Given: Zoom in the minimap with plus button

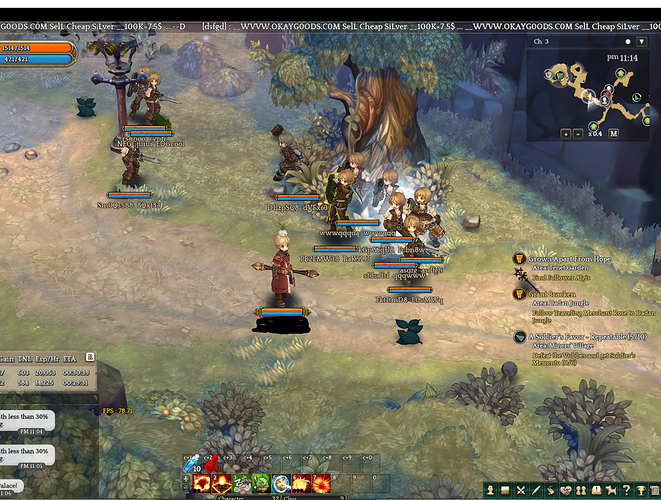Looking at the screenshot, I should [x=566, y=133].
